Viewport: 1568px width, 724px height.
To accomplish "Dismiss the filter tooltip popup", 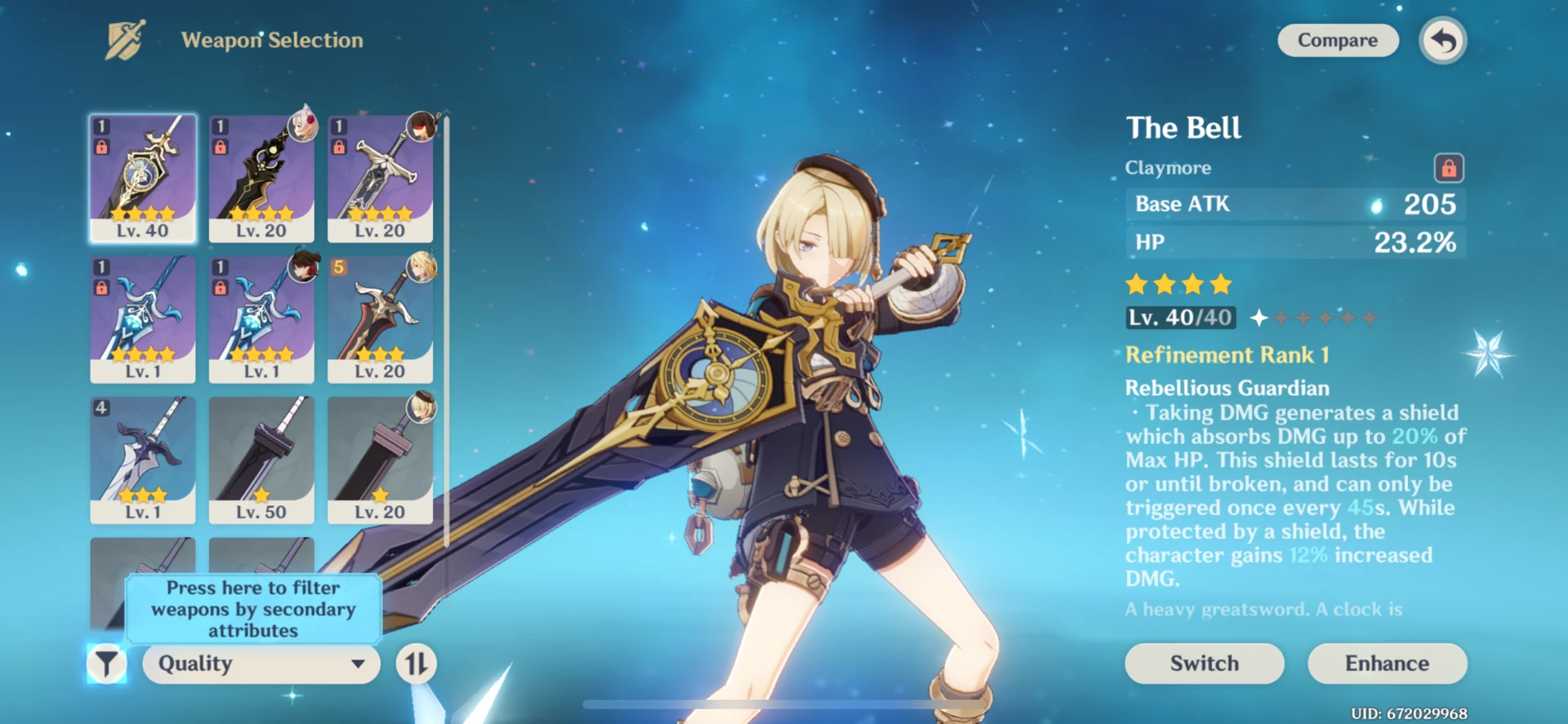I will tap(253, 610).
